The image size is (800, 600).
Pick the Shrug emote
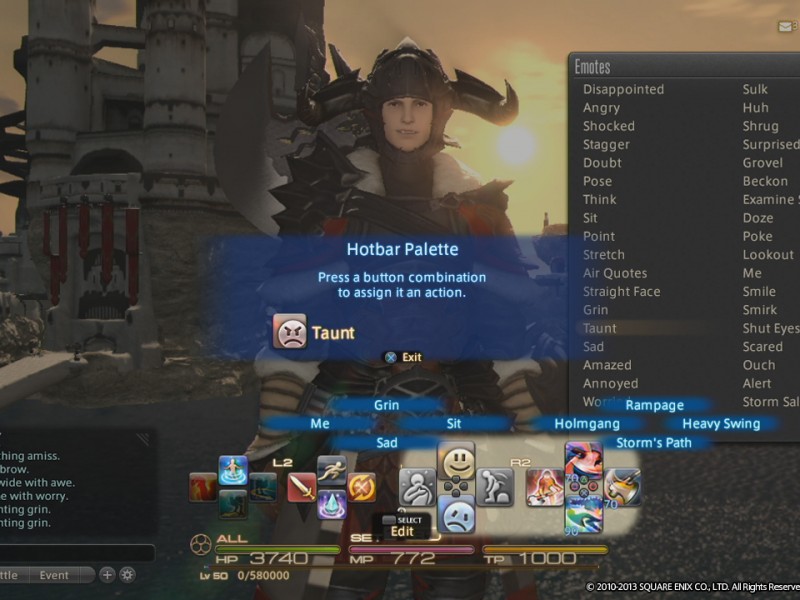pos(760,126)
